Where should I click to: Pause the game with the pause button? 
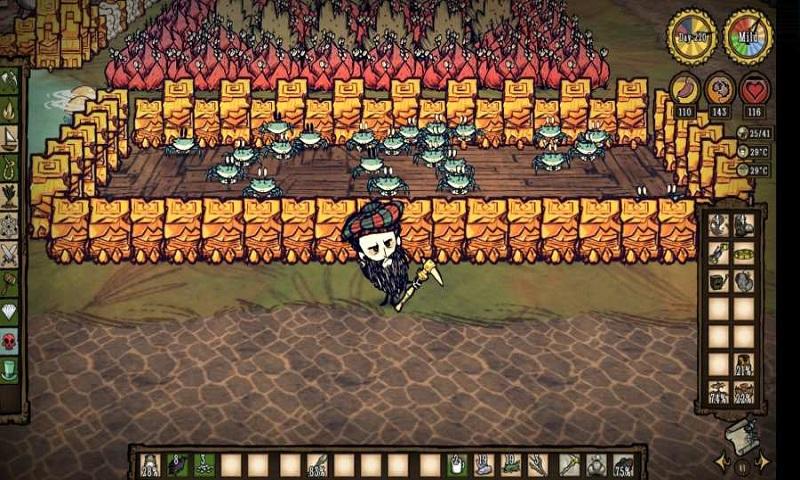tap(741, 465)
